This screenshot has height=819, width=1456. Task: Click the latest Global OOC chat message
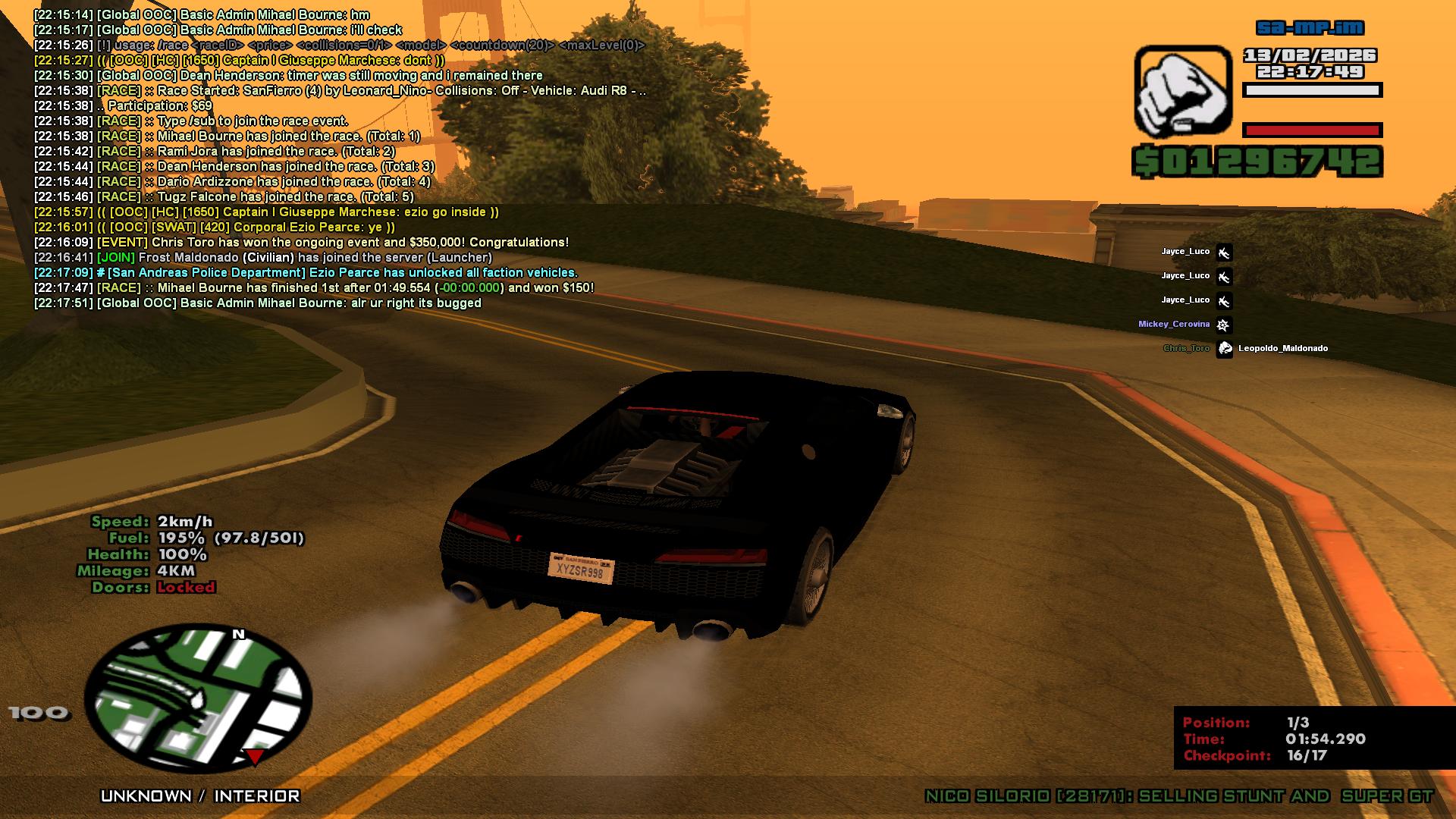(258, 303)
